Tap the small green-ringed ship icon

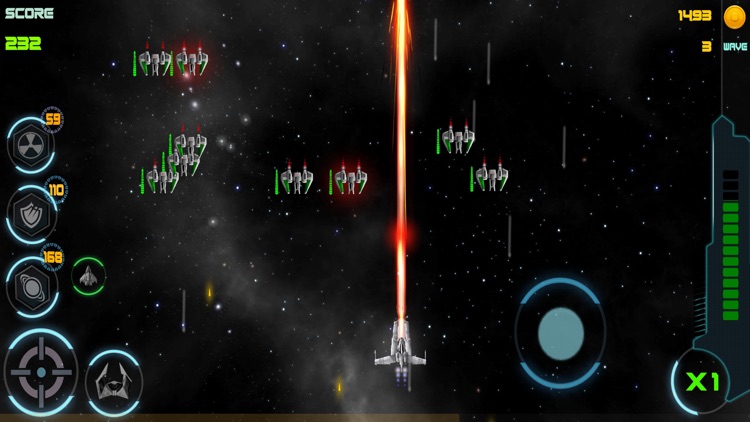point(89,276)
